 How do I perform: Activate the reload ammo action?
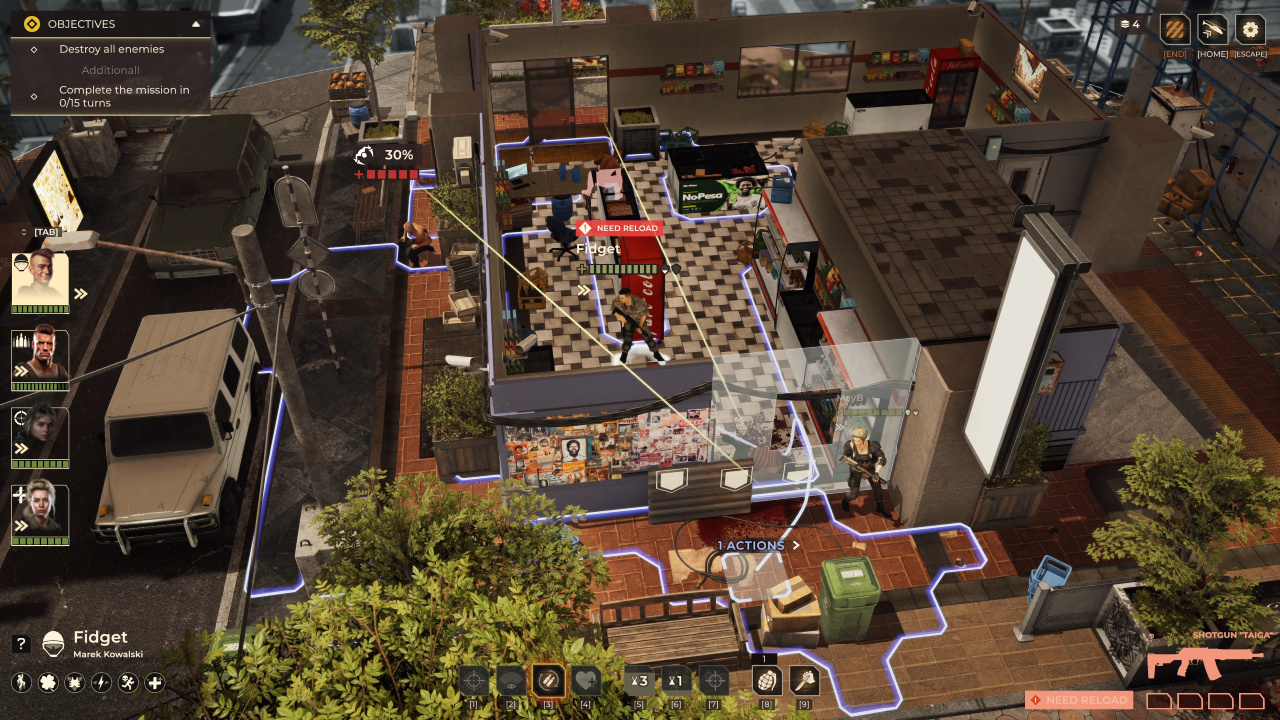tap(548, 681)
